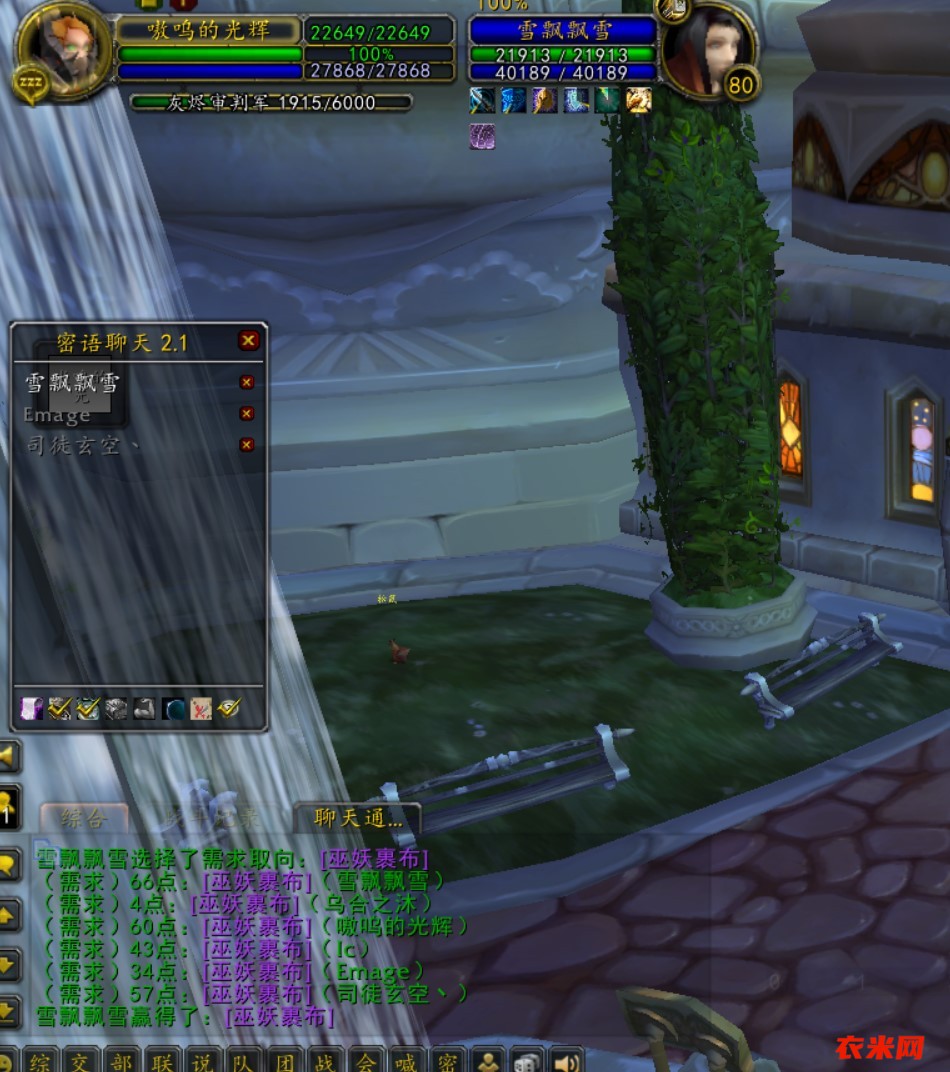Jump chat to the bottom
The image size is (950, 1072).
pos(9,1012)
